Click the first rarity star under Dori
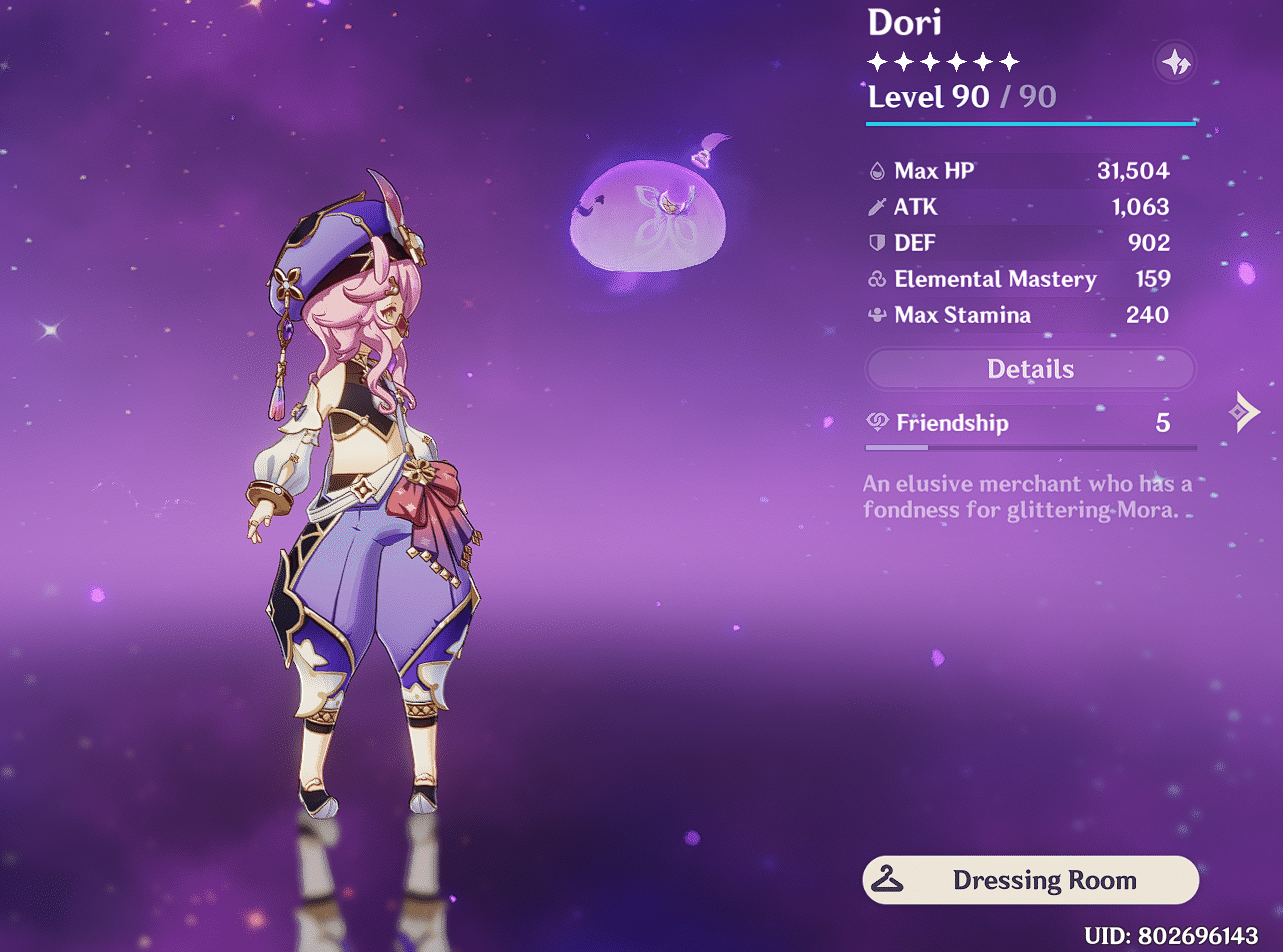 coord(875,62)
